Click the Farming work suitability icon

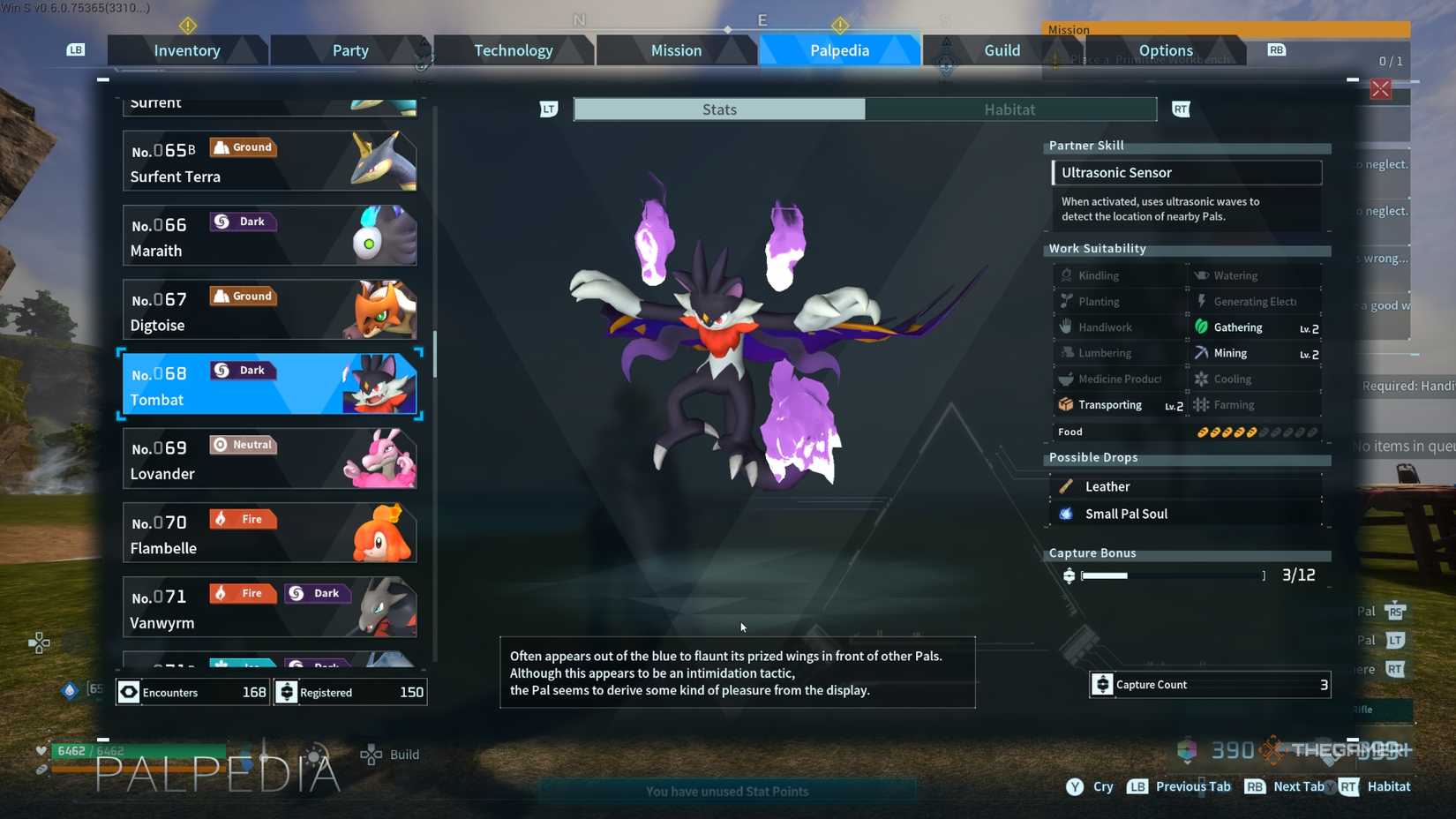click(1202, 404)
